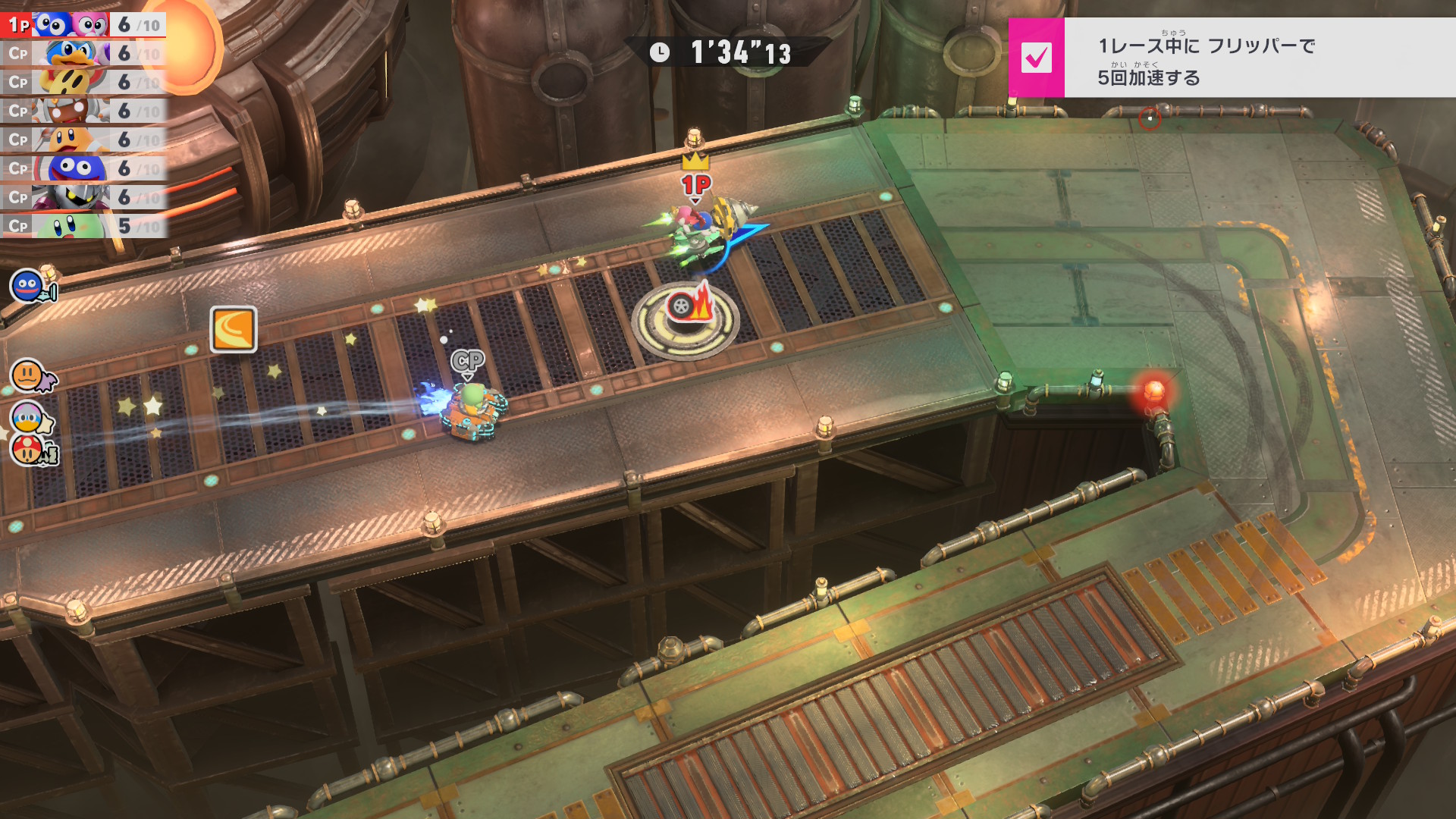Image resolution: width=1456 pixels, height=819 pixels.
Task: Click the blue Gooey off-screen racer indicator
Action: [29, 287]
